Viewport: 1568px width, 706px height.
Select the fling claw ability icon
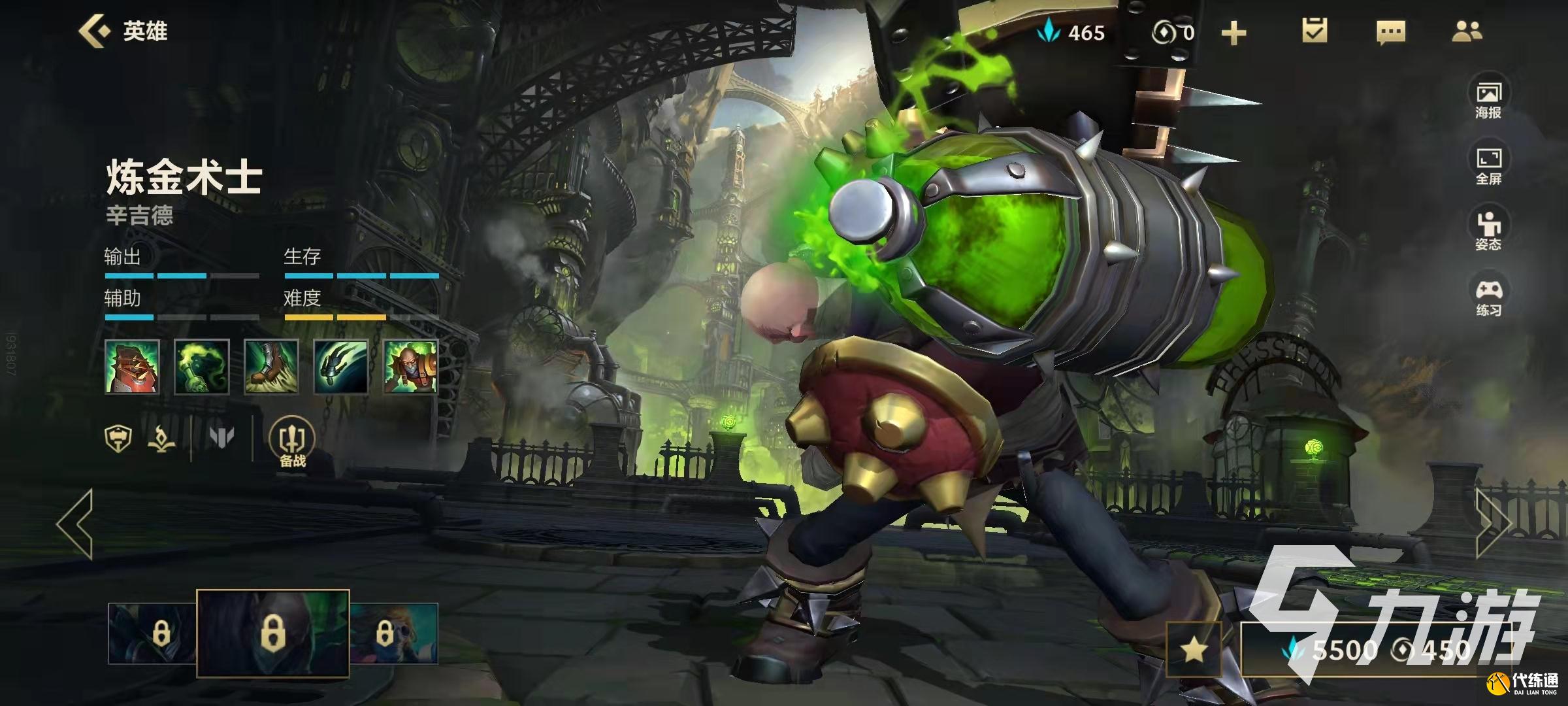(341, 367)
